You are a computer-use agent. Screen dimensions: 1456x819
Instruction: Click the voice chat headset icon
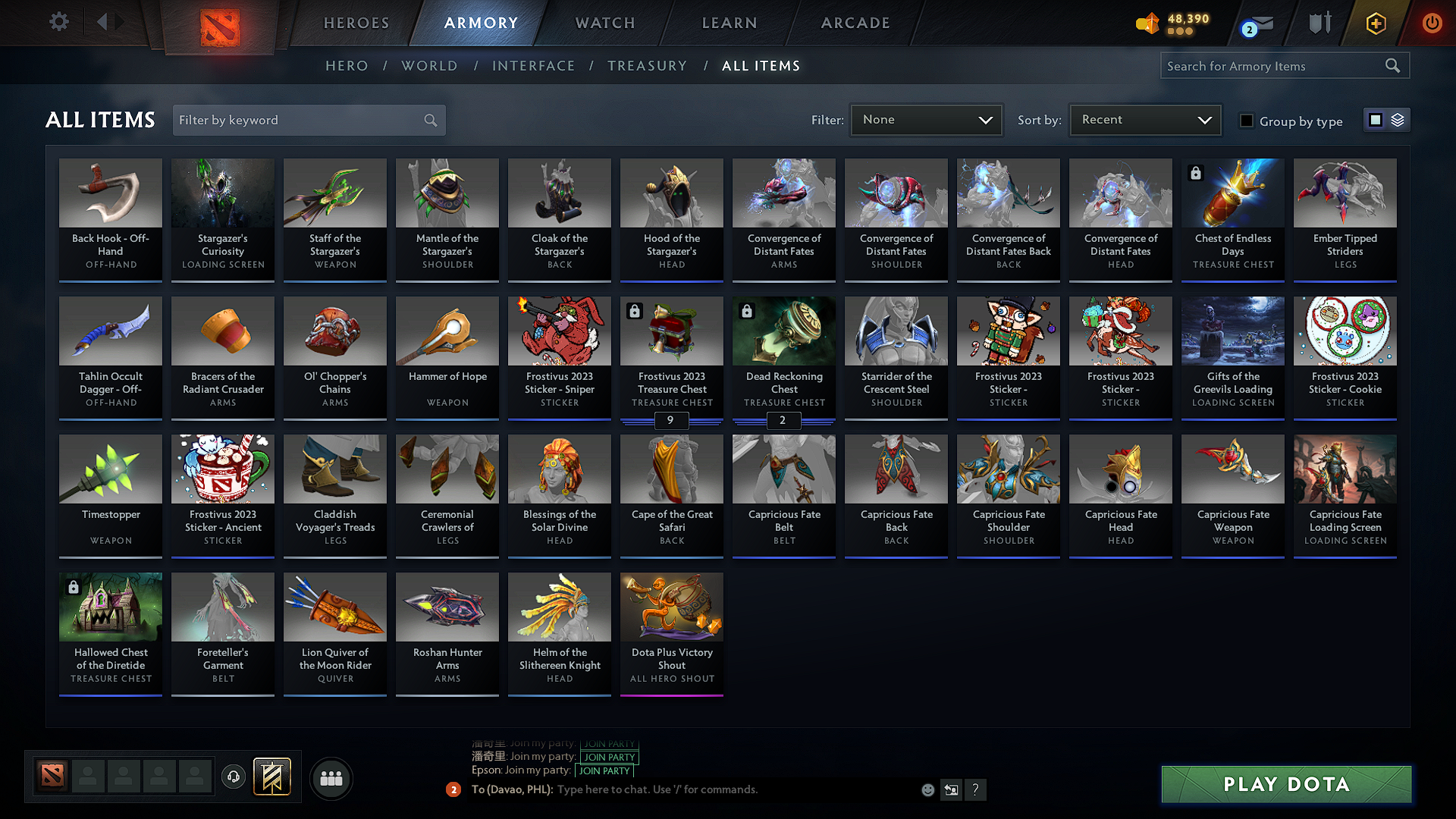[x=234, y=777]
